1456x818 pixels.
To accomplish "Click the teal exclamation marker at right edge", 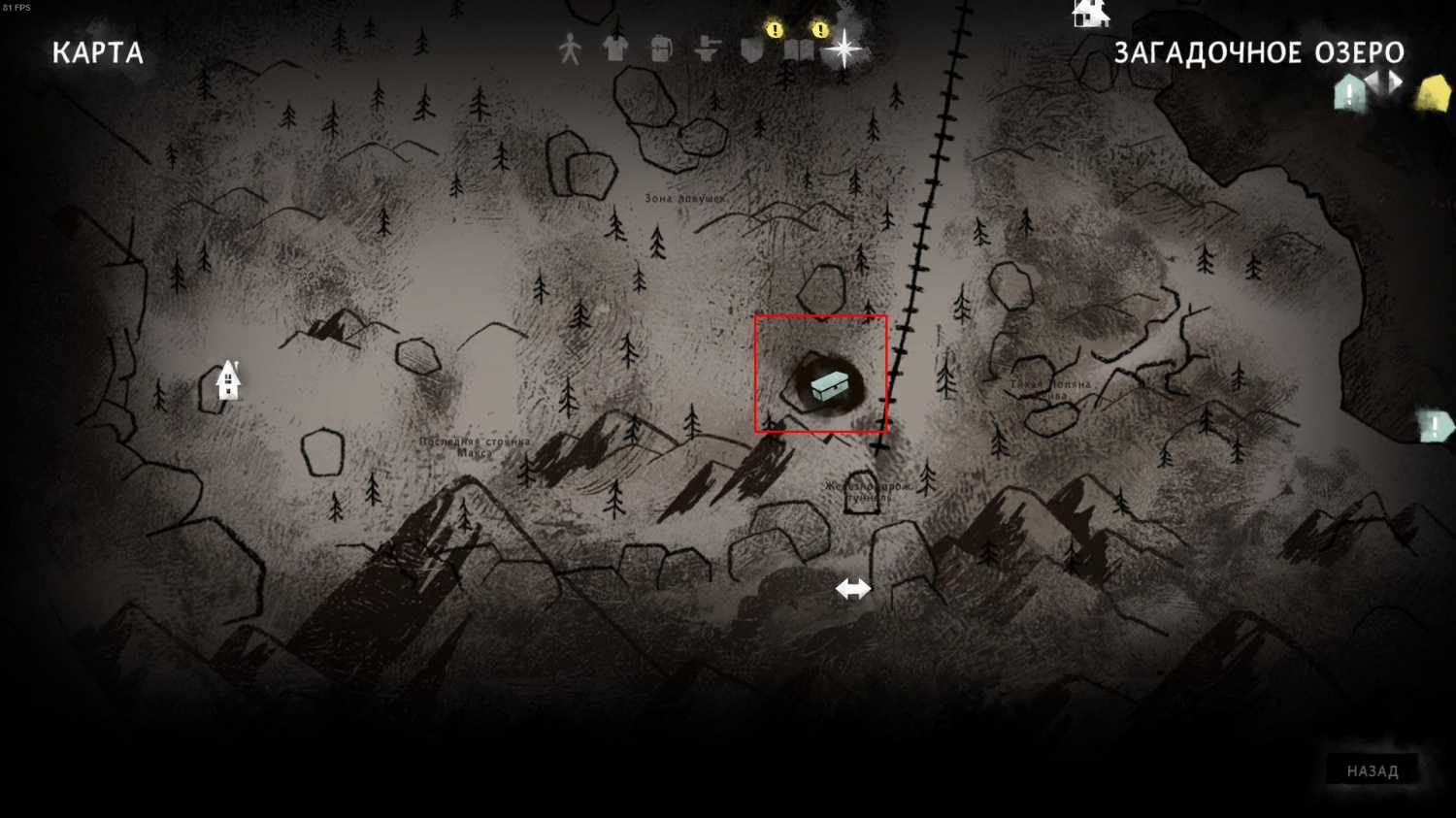I will 1435,426.
